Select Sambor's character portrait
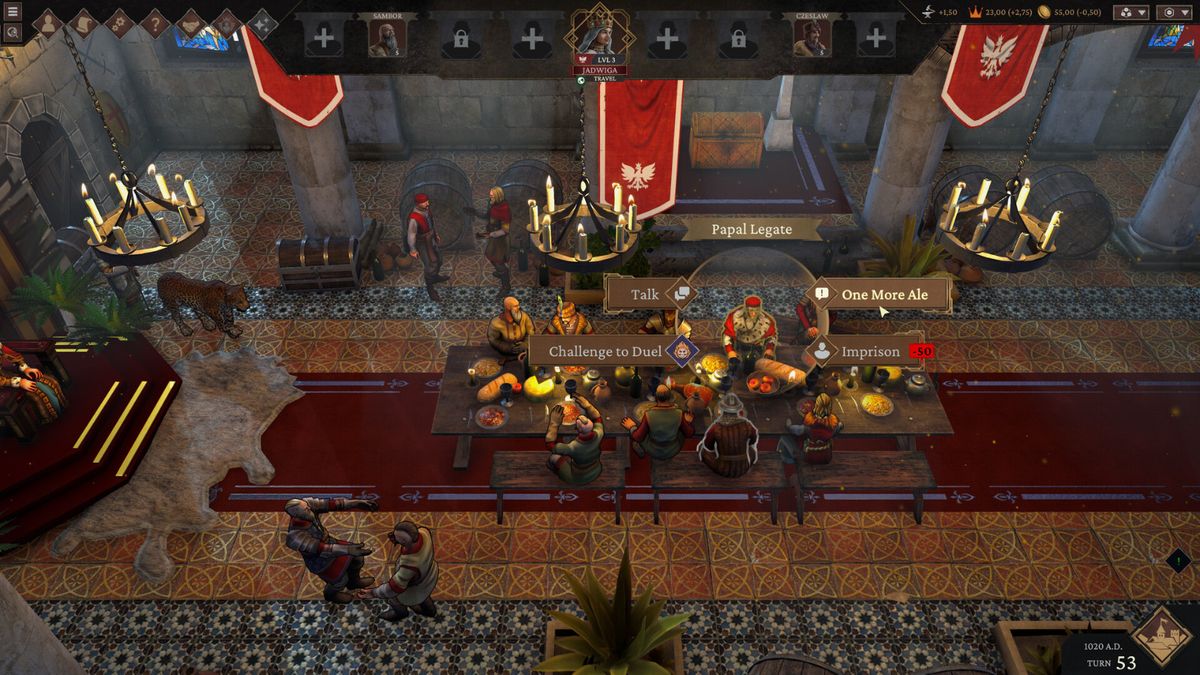The height and width of the screenshot is (675, 1200). (x=387, y=38)
